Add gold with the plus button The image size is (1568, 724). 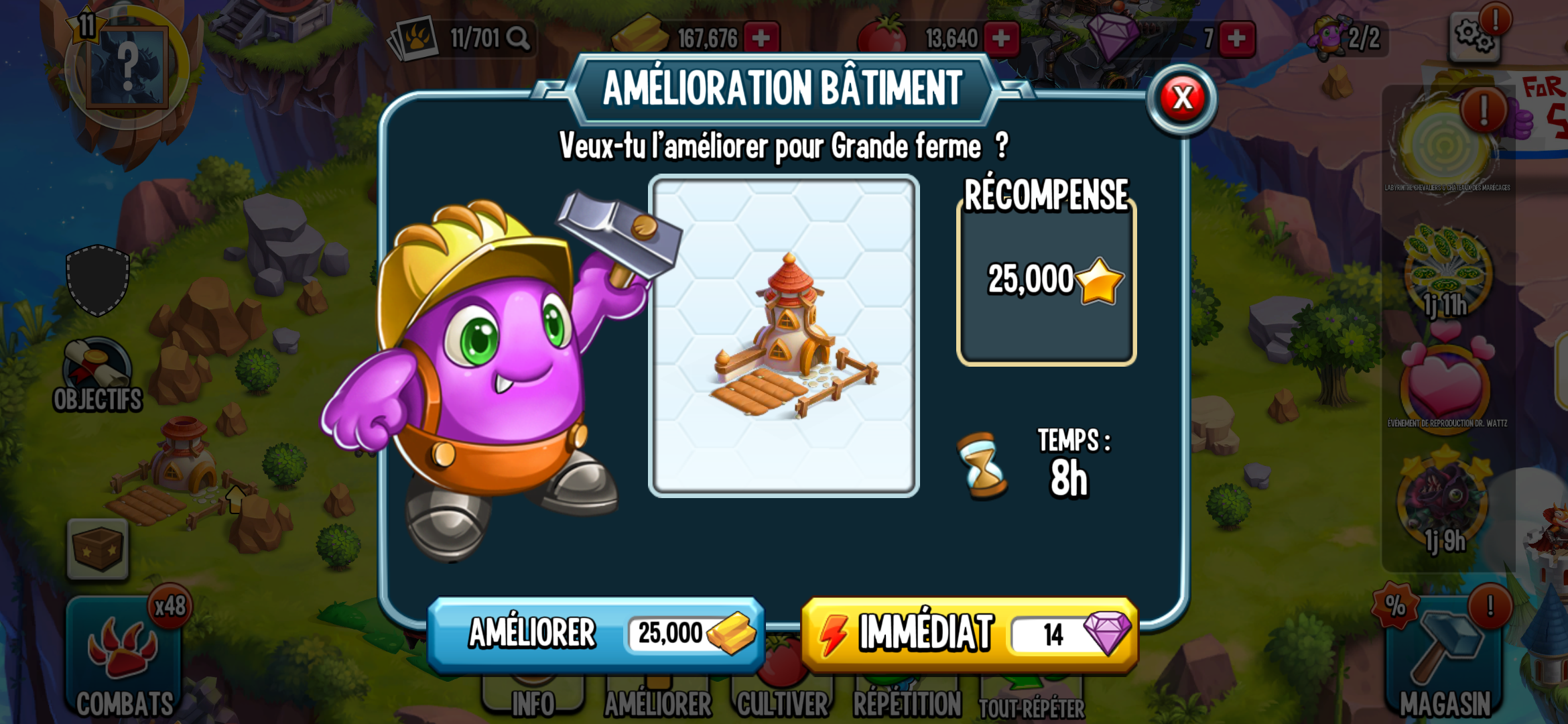coord(761,38)
